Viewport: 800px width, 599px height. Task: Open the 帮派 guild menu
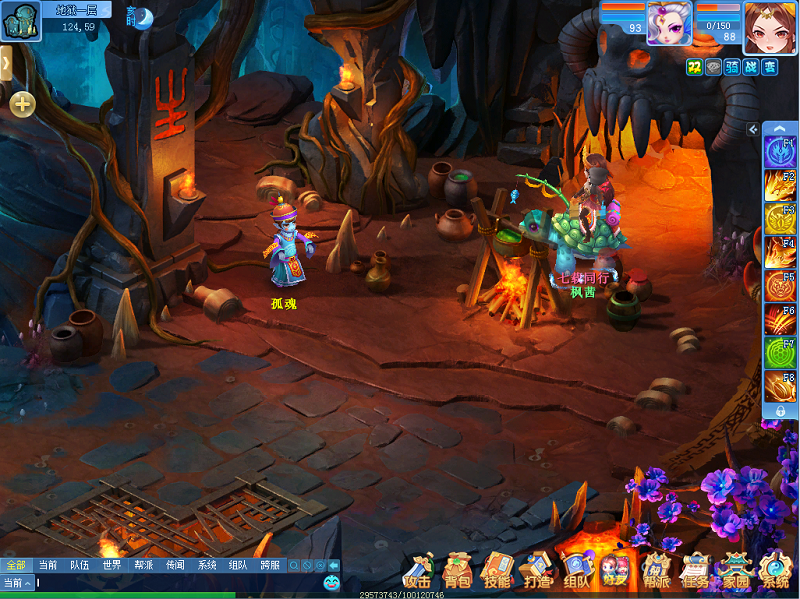tap(656, 572)
